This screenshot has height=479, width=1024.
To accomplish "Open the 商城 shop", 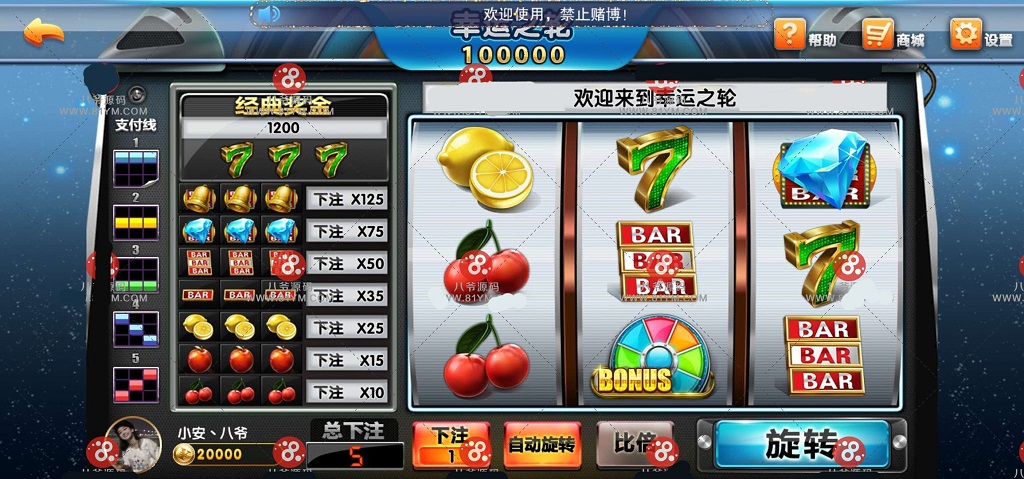I will click(893, 36).
